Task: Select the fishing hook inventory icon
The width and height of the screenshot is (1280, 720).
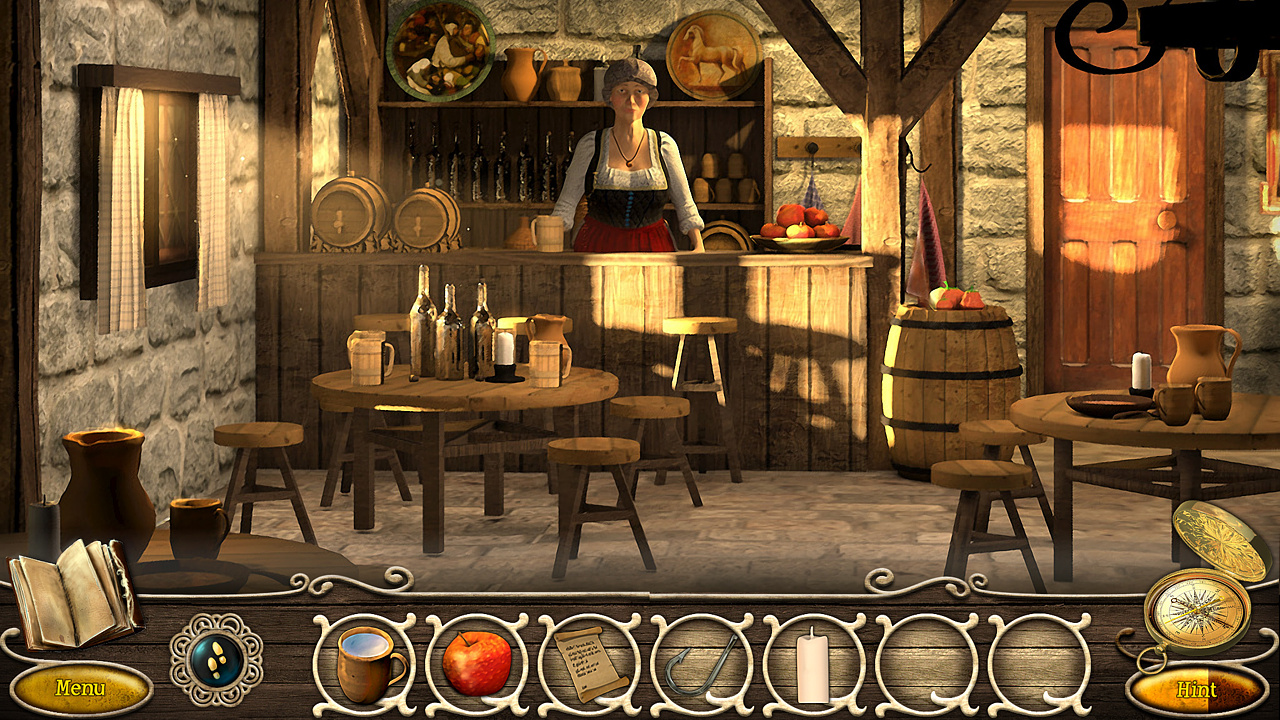Action: pyautogui.click(x=698, y=666)
